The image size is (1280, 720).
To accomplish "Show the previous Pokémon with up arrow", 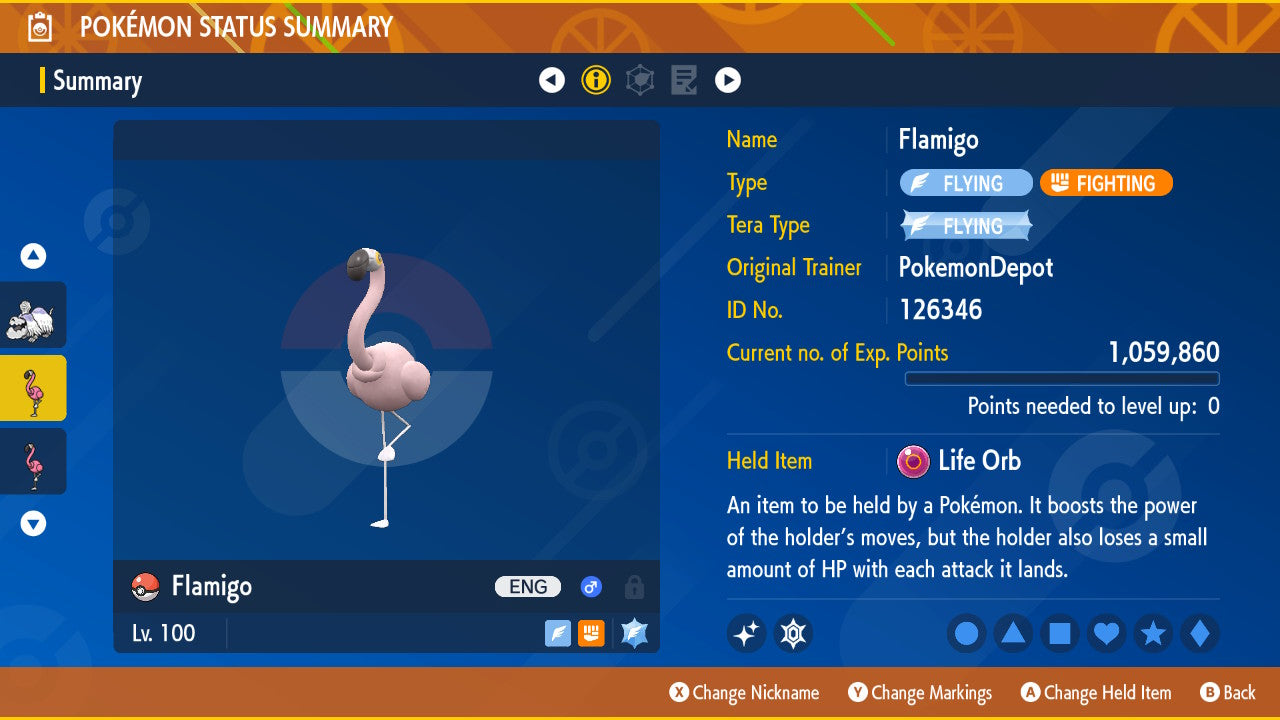I will [34, 257].
